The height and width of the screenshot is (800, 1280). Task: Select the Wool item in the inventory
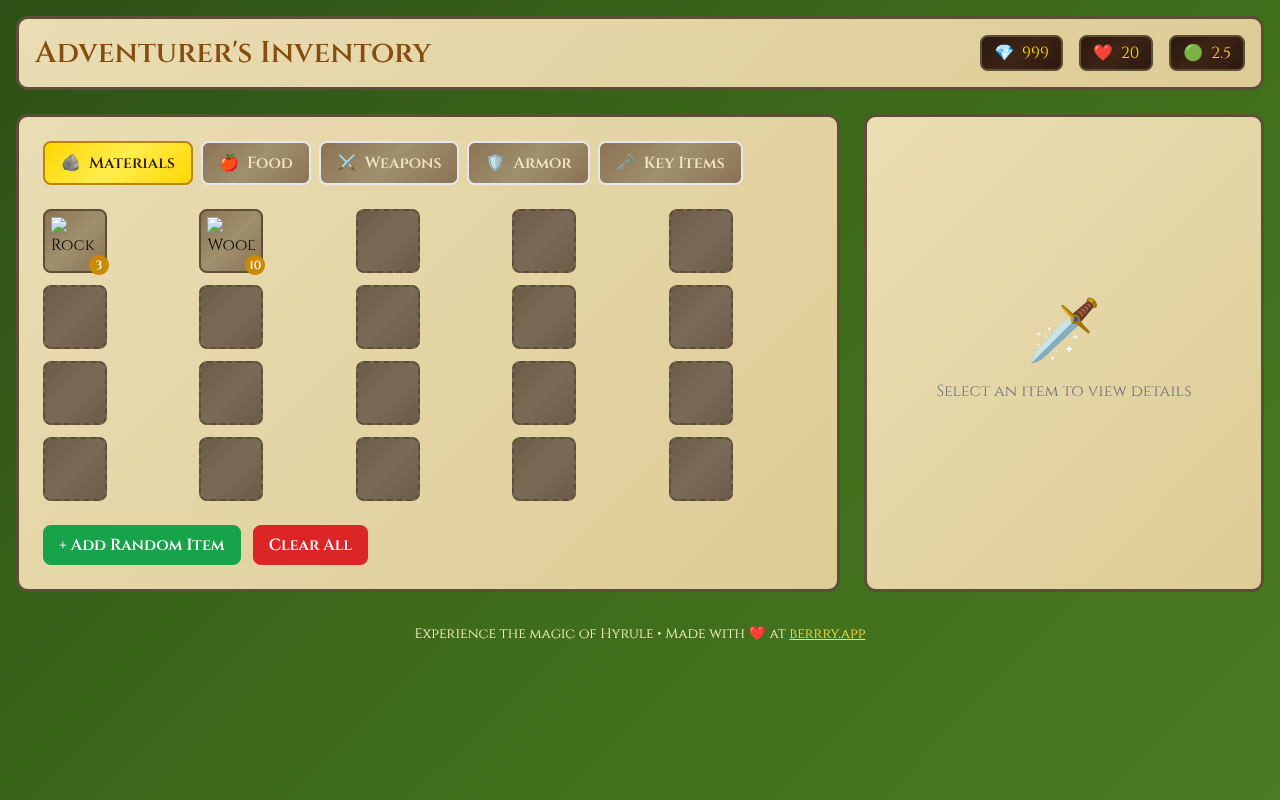pyautogui.click(x=231, y=240)
